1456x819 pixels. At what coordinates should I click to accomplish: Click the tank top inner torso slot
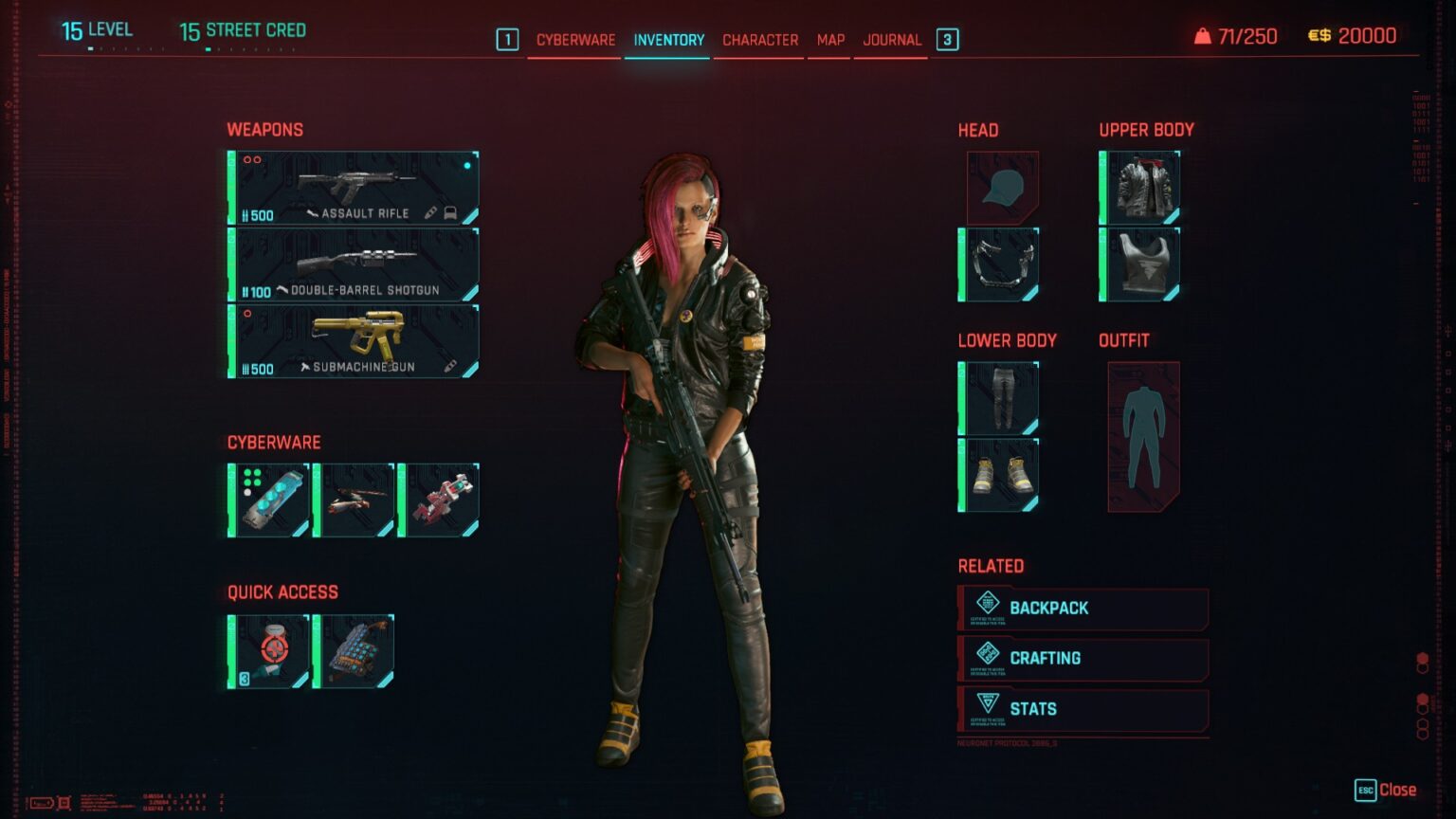[x=1139, y=264]
